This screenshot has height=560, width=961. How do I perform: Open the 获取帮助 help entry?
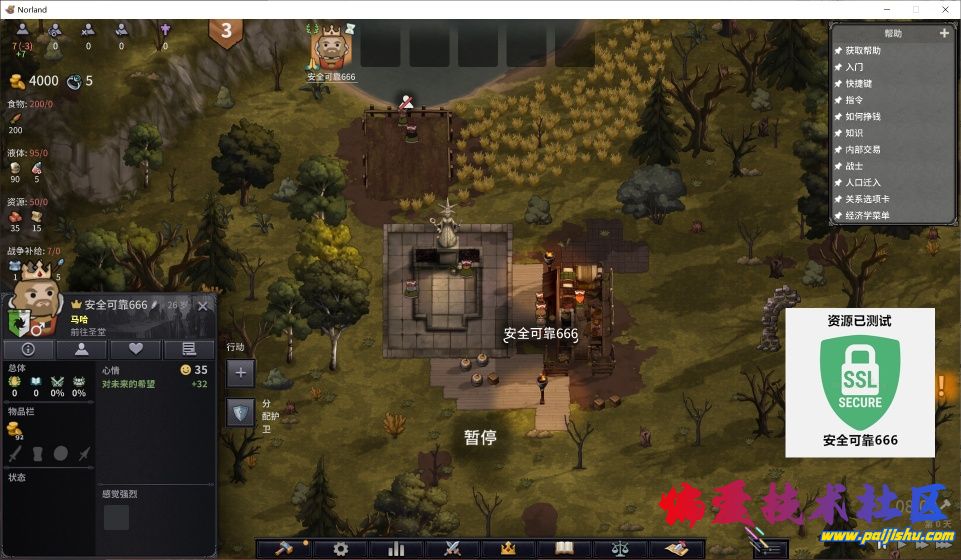863,50
